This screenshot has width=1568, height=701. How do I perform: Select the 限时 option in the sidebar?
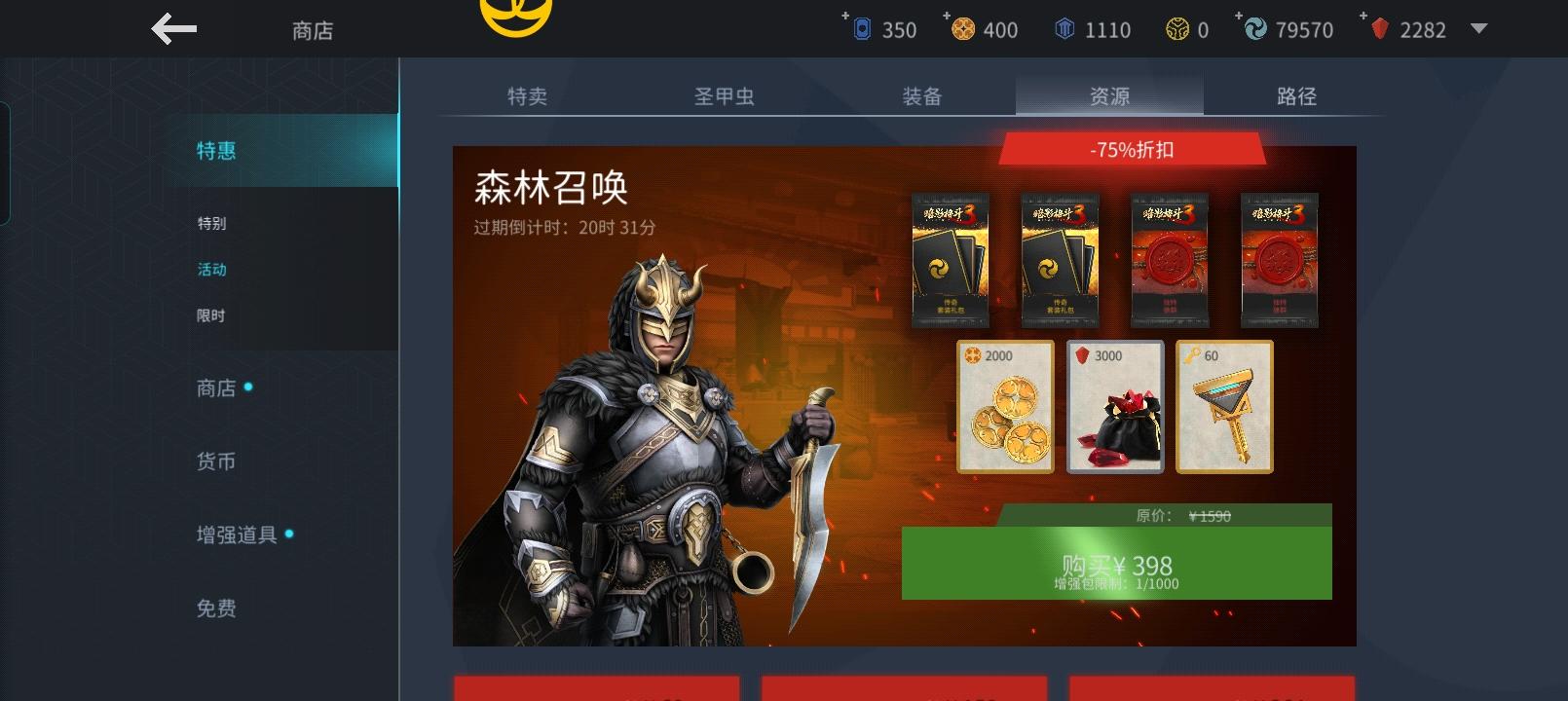pos(213,315)
